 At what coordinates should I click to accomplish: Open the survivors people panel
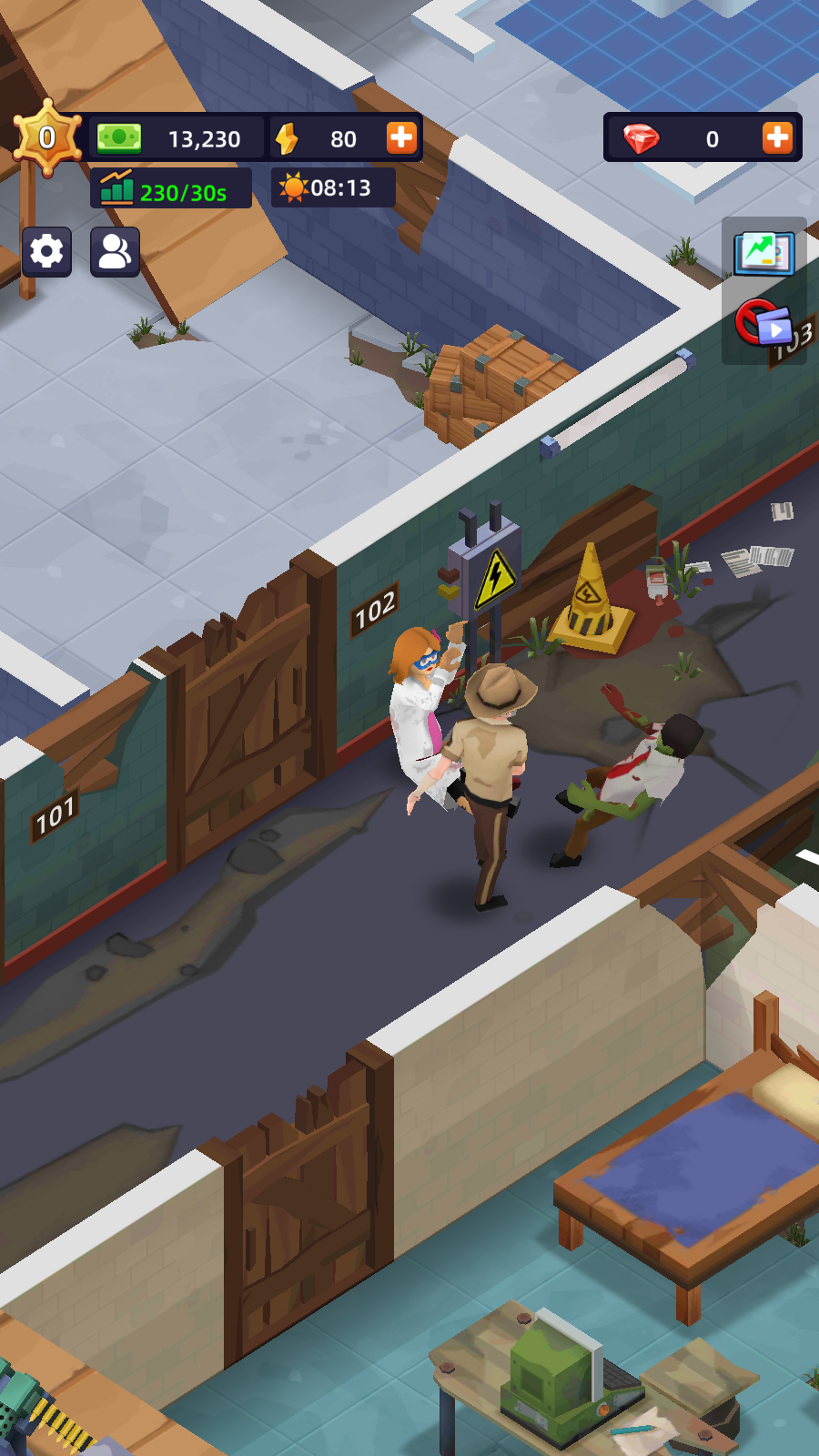(115, 251)
